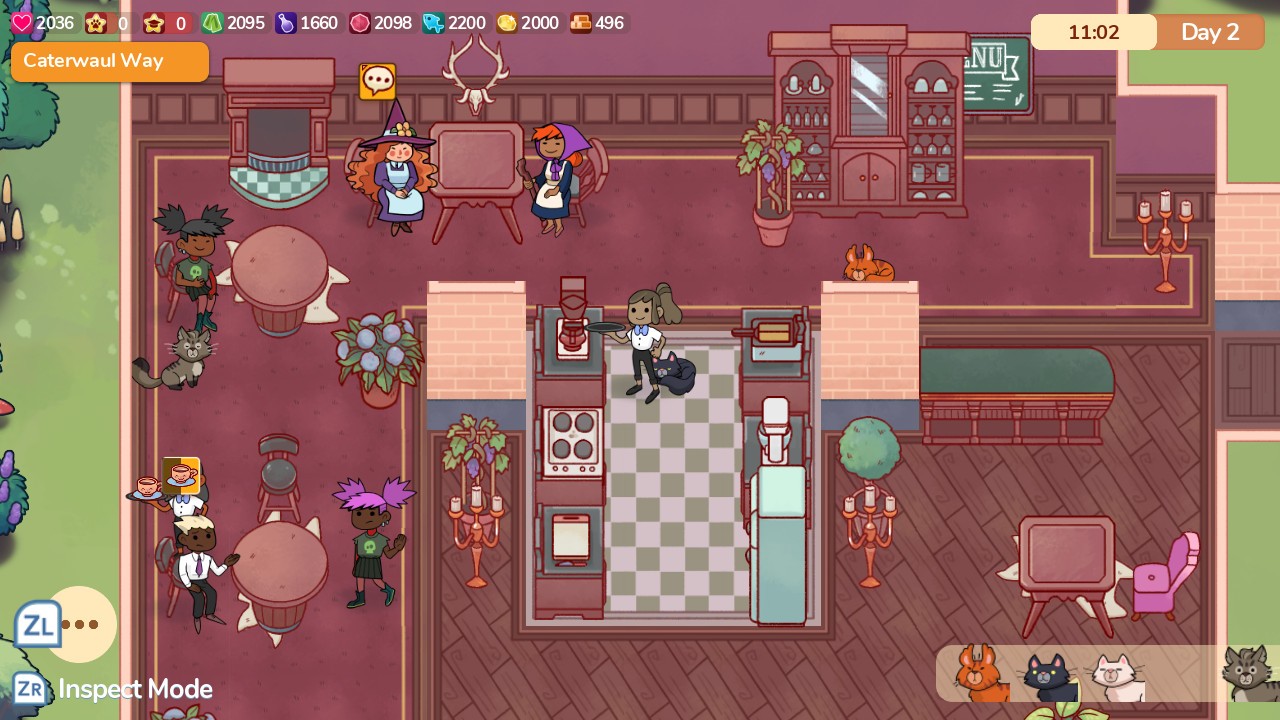Screen dimensions: 1280x720
Task: Toggle the speech bubble above the witch customer
Action: click(377, 82)
